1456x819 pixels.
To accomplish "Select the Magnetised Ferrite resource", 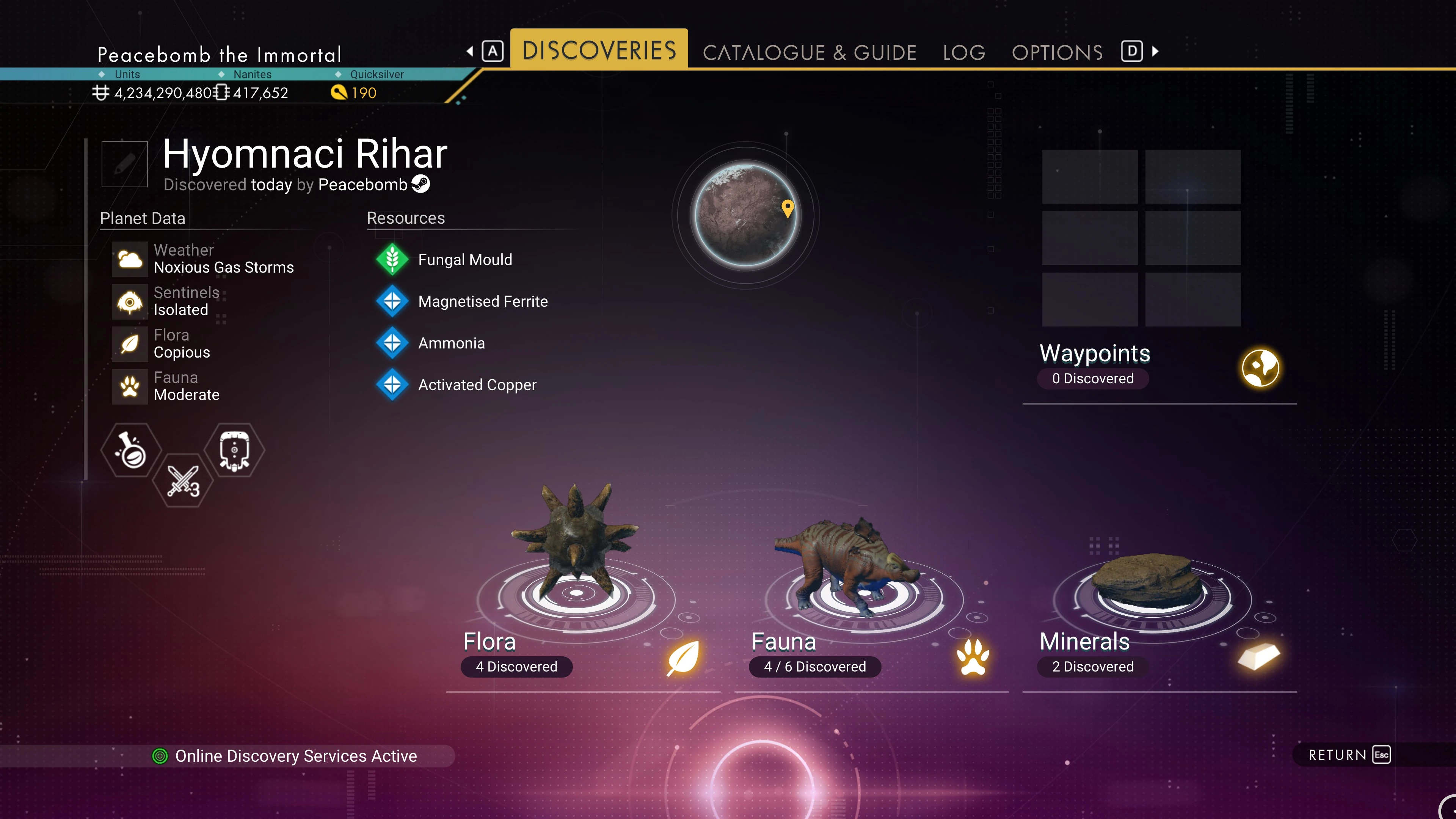I will (482, 301).
